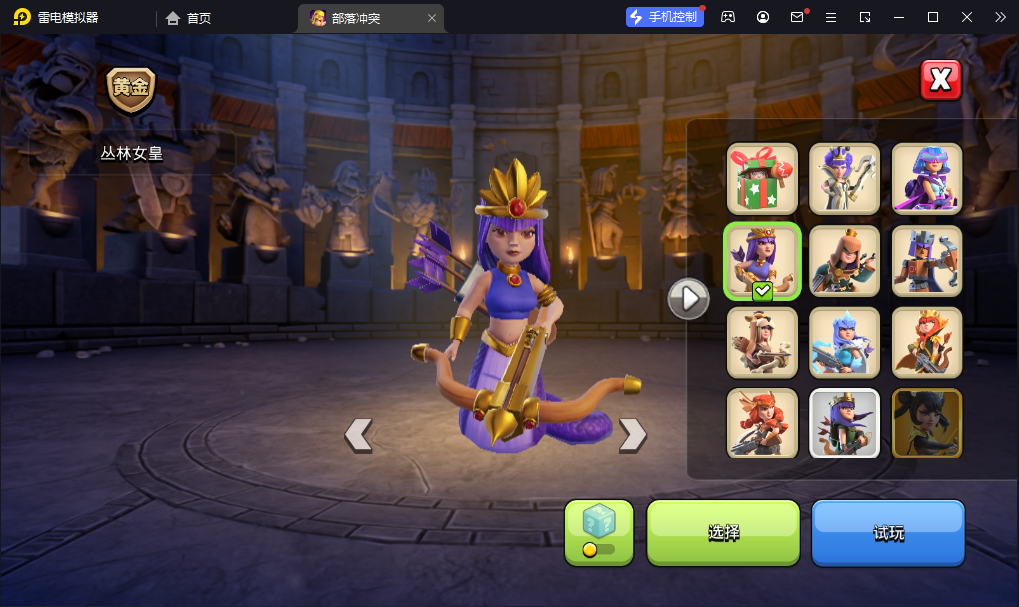
Task: Select the gift box queen skin
Action: (762, 179)
